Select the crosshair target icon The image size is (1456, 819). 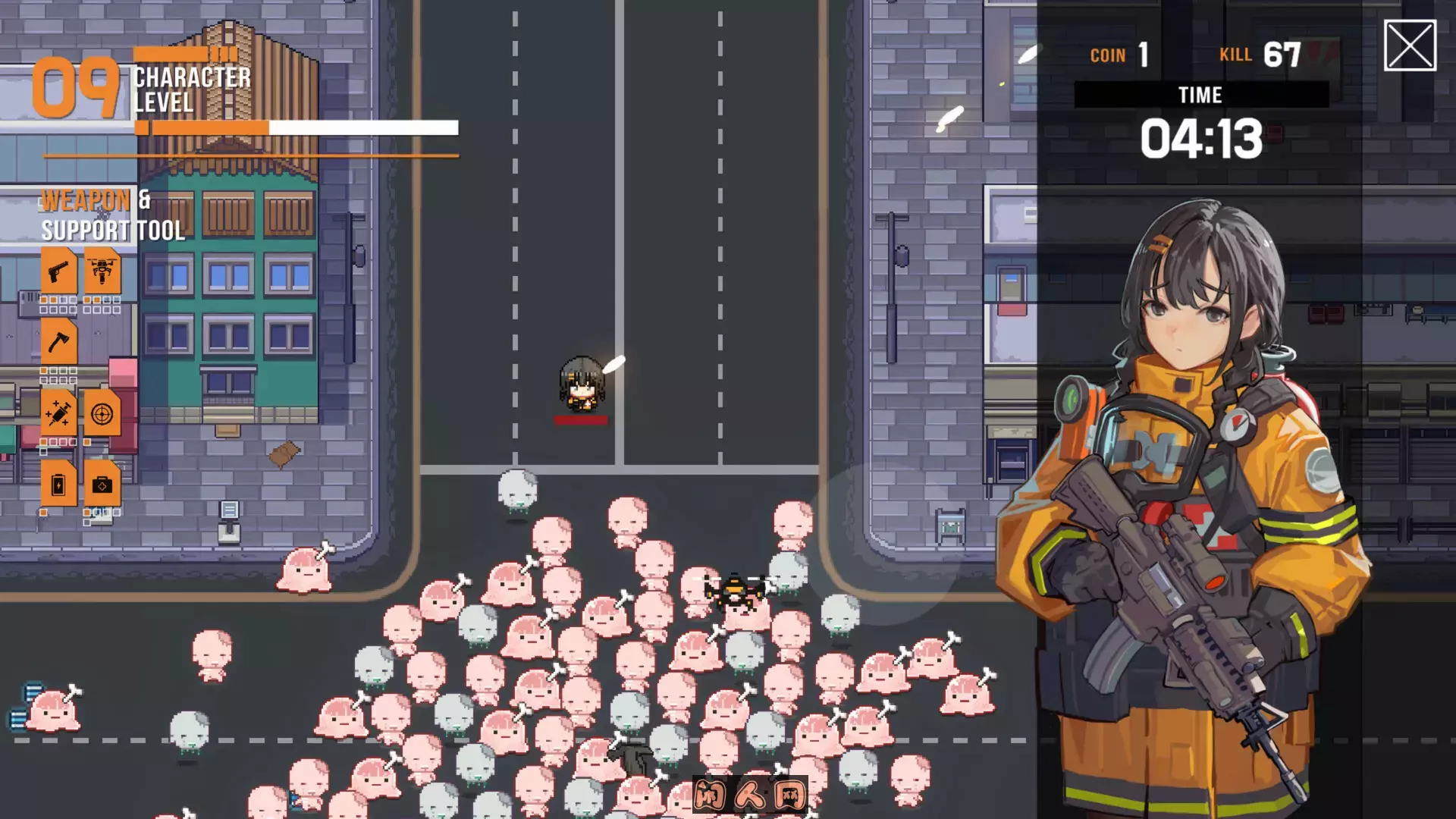point(102,413)
